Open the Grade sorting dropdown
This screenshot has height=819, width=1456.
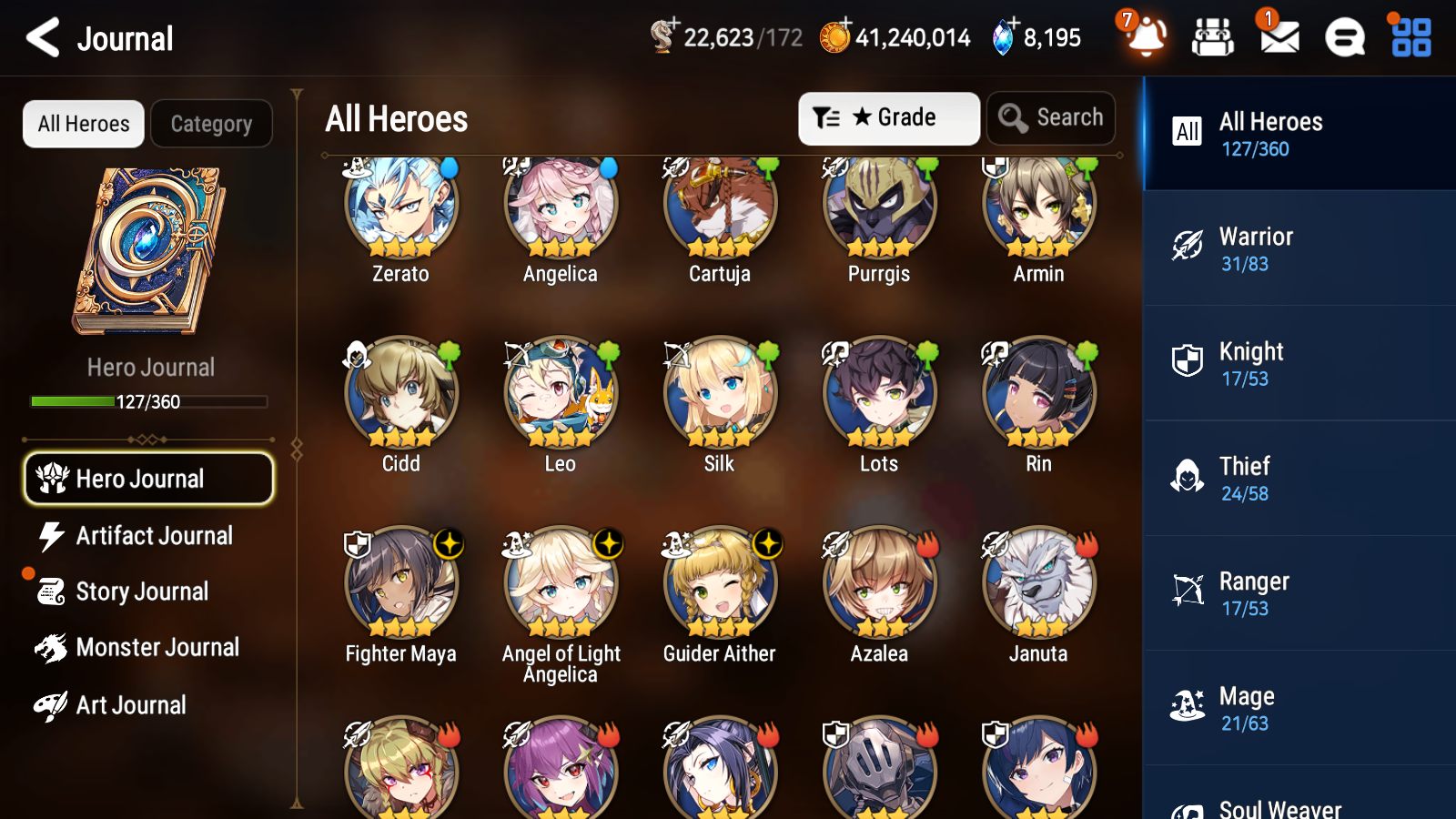(888, 118)
